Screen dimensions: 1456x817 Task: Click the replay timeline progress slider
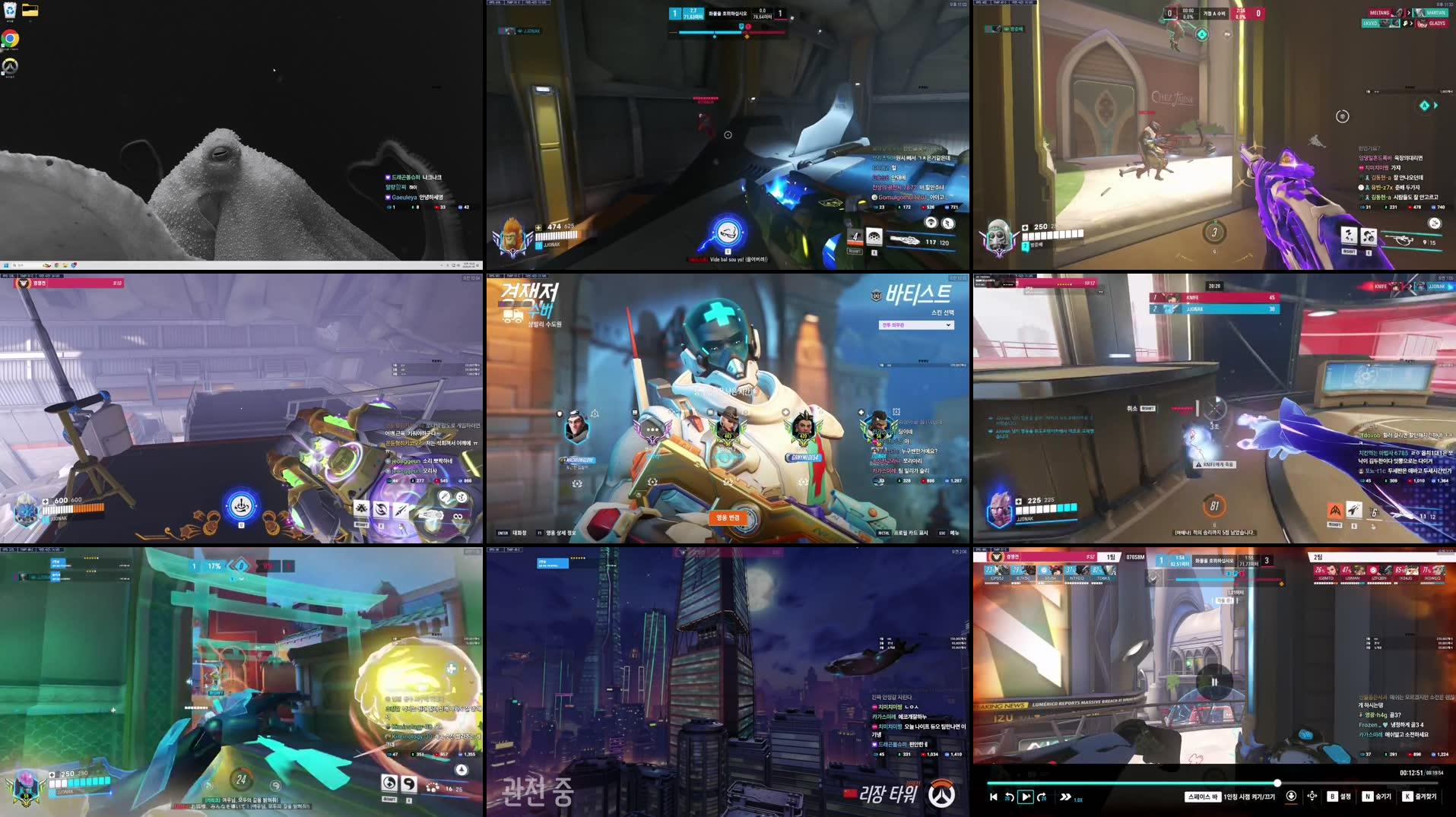[x=1277, y=782]
